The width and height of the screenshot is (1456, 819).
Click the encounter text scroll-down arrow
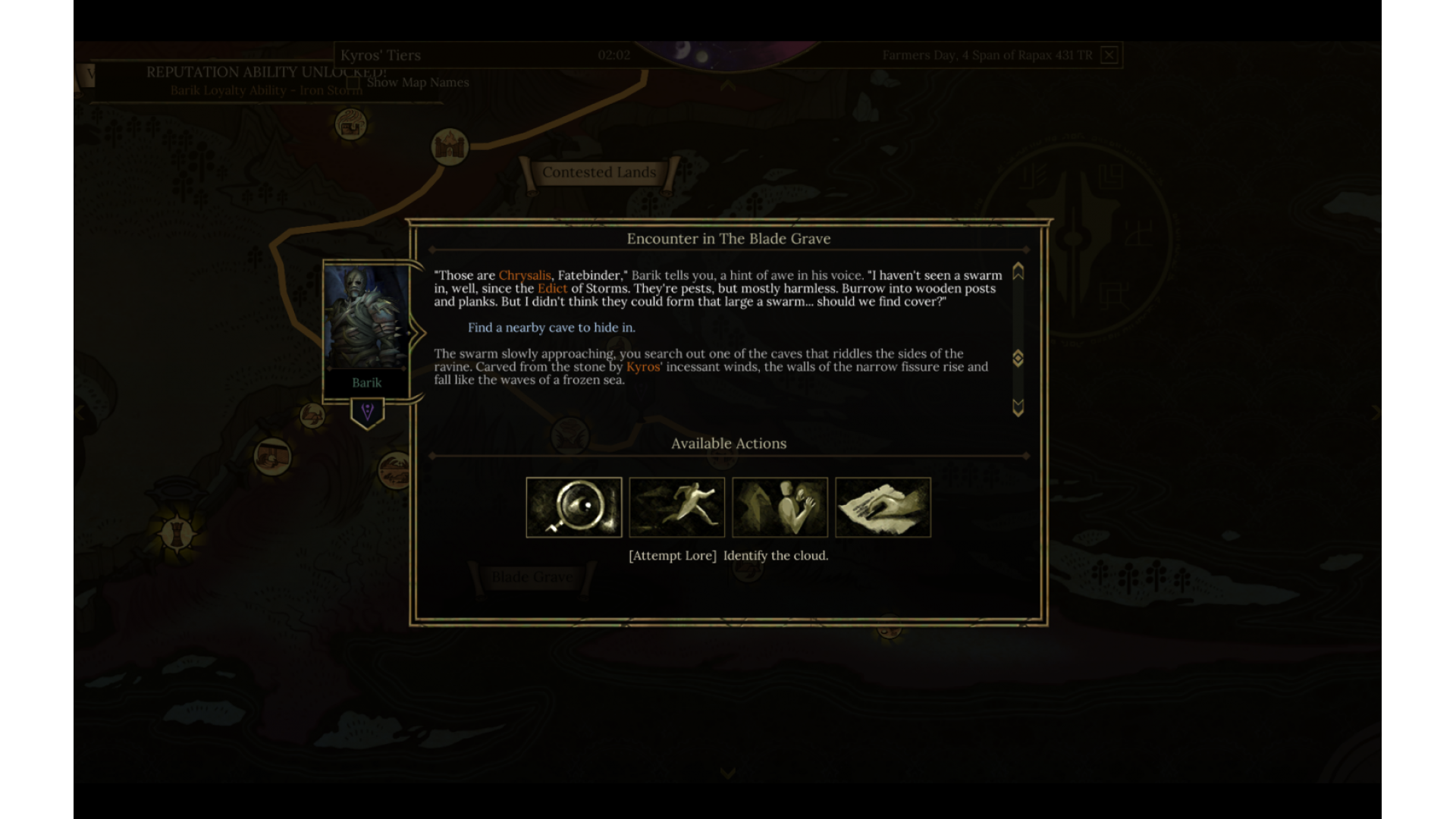coord(1018,408)
